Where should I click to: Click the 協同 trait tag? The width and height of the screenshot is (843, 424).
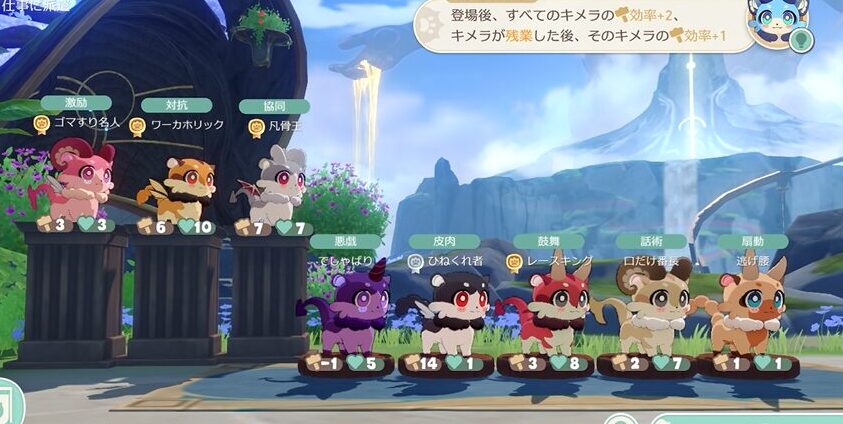click(x=273, y=106)
